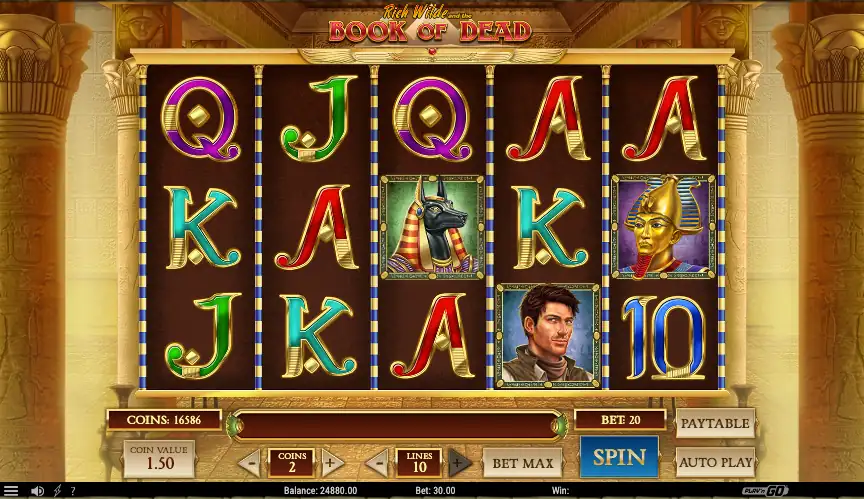Change the Coin Value setting

[x=158, y=459]
